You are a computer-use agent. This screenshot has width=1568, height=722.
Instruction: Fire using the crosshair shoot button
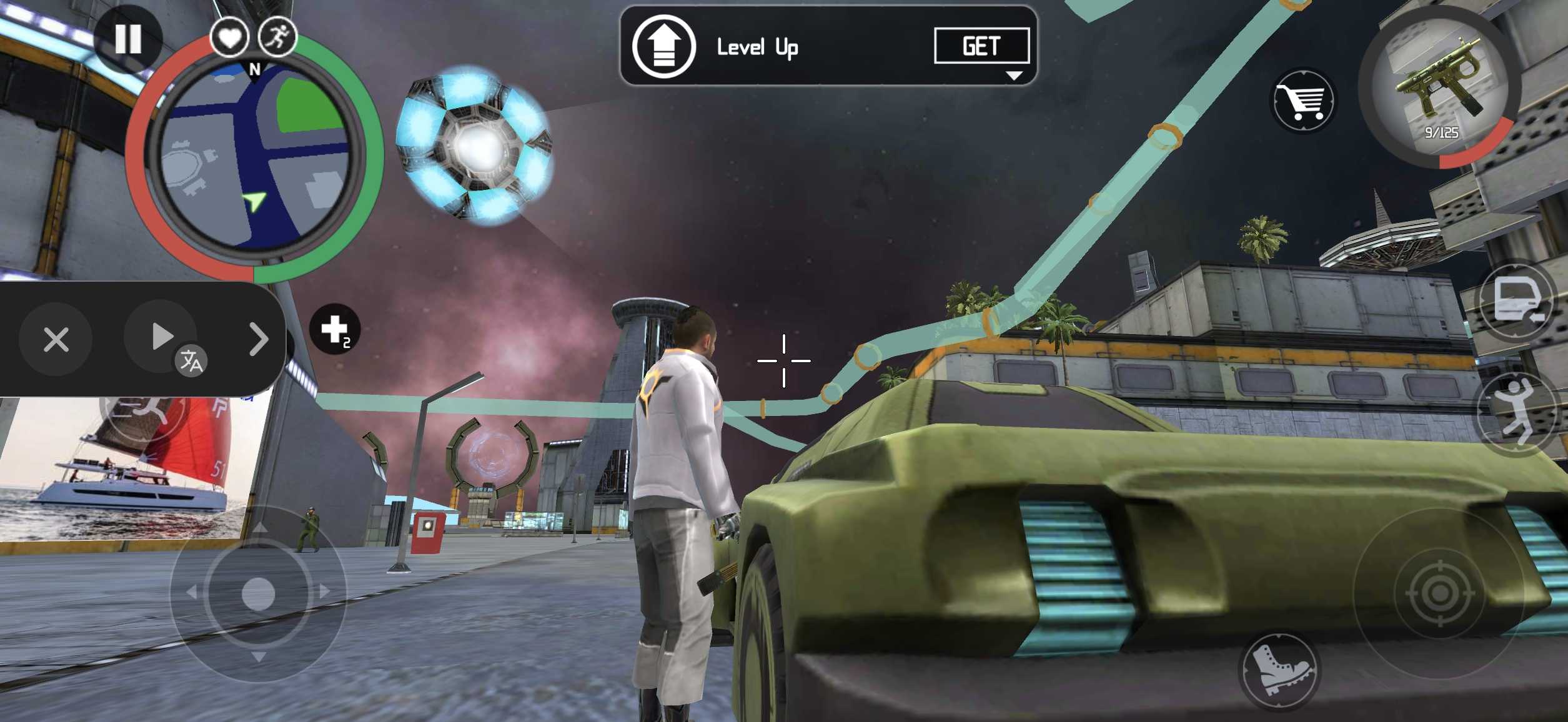click(x=1439, y=592)
